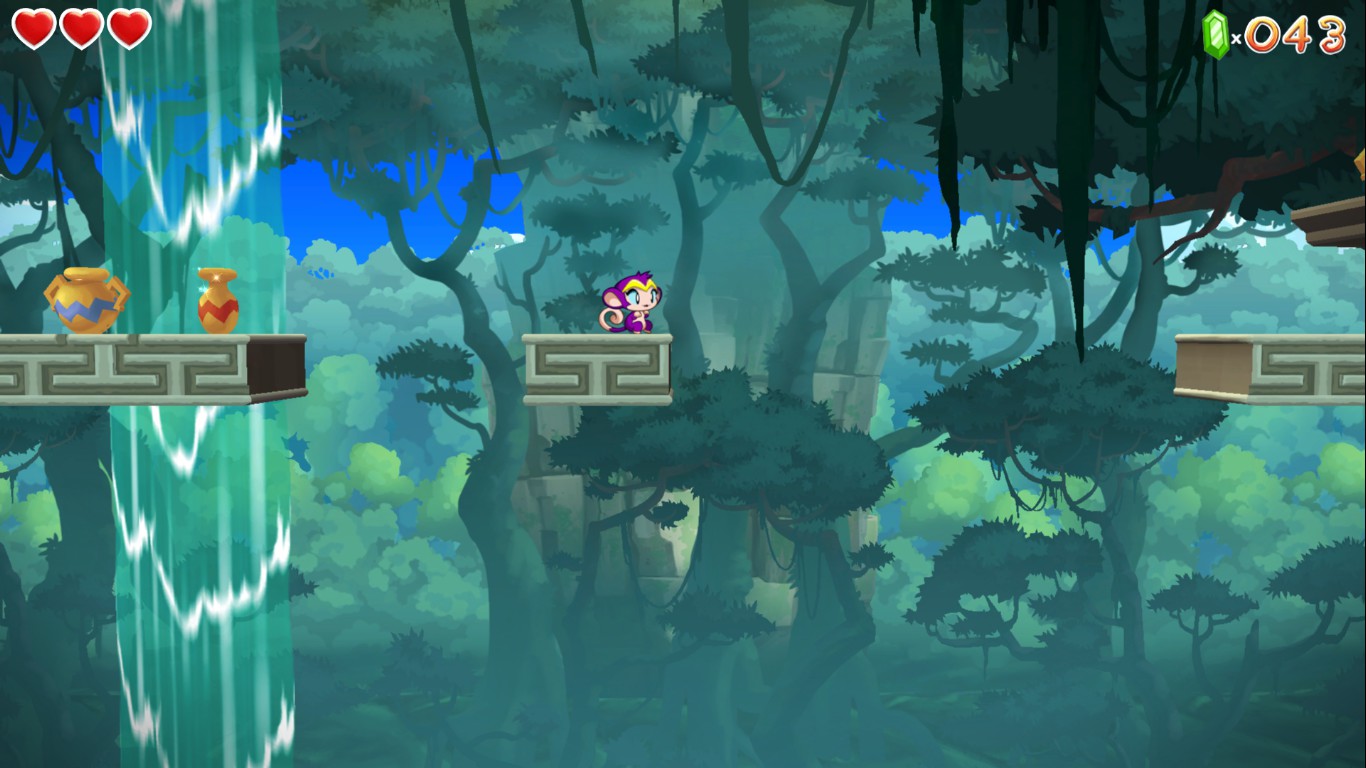Click the monkey character sprite
This screenshot has width=1366, height=768.
pyautogui.click(x=630, y=305)
